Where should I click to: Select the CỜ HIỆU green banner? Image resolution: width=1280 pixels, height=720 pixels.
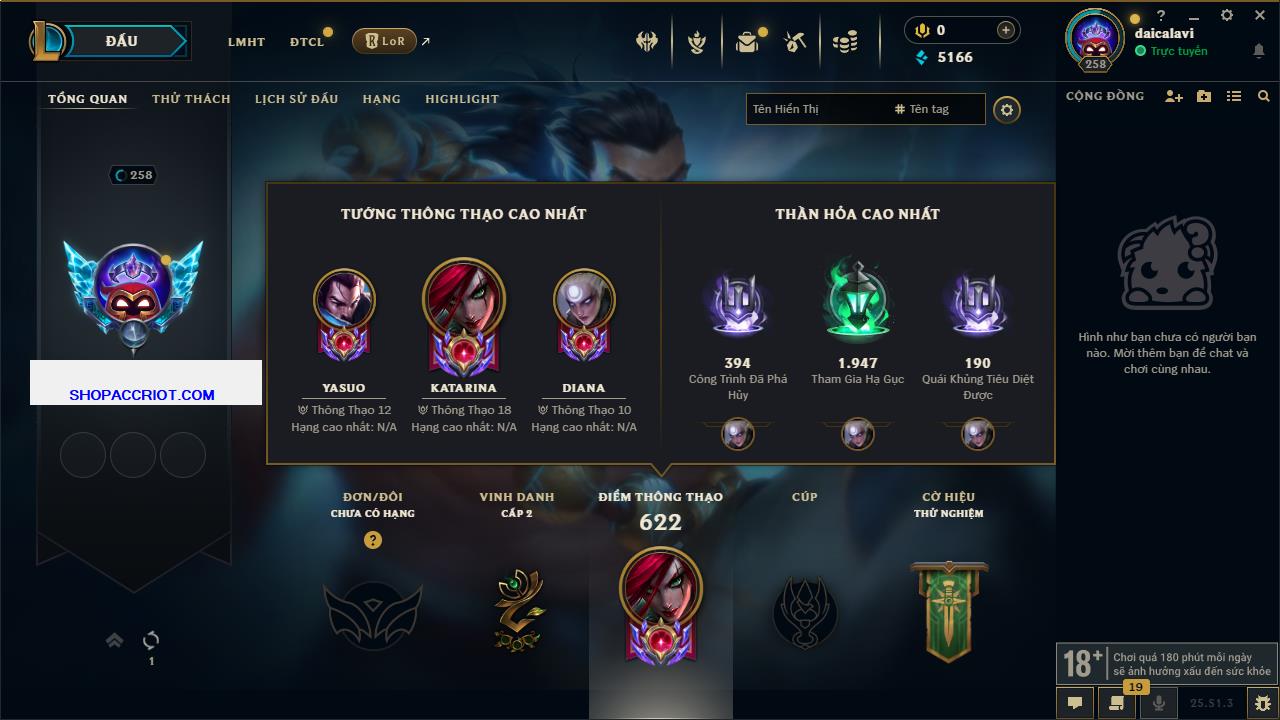[x=948, y=610]
